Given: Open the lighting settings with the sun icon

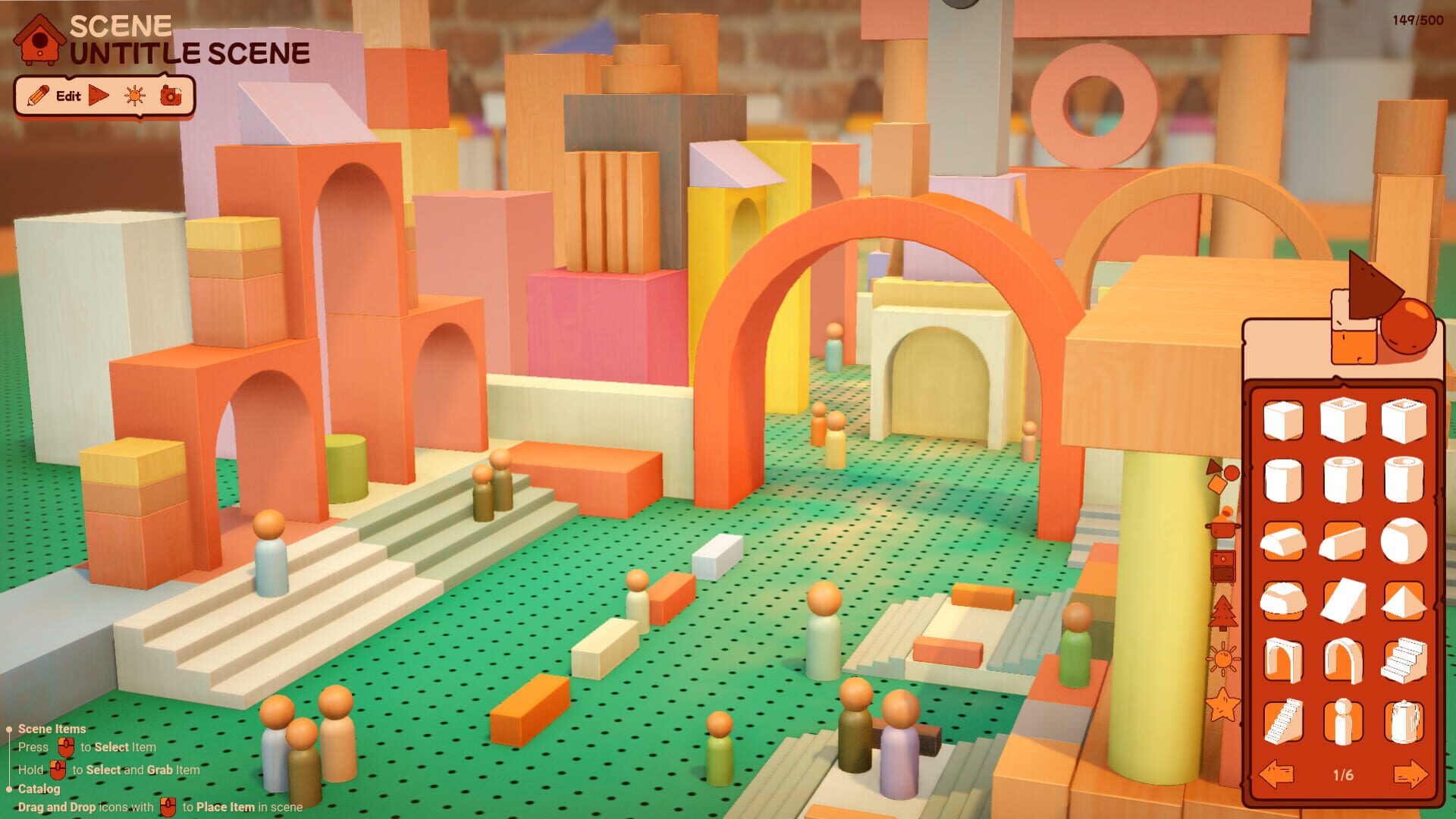Looking at the screenshot, I should [x=134, y=96].
